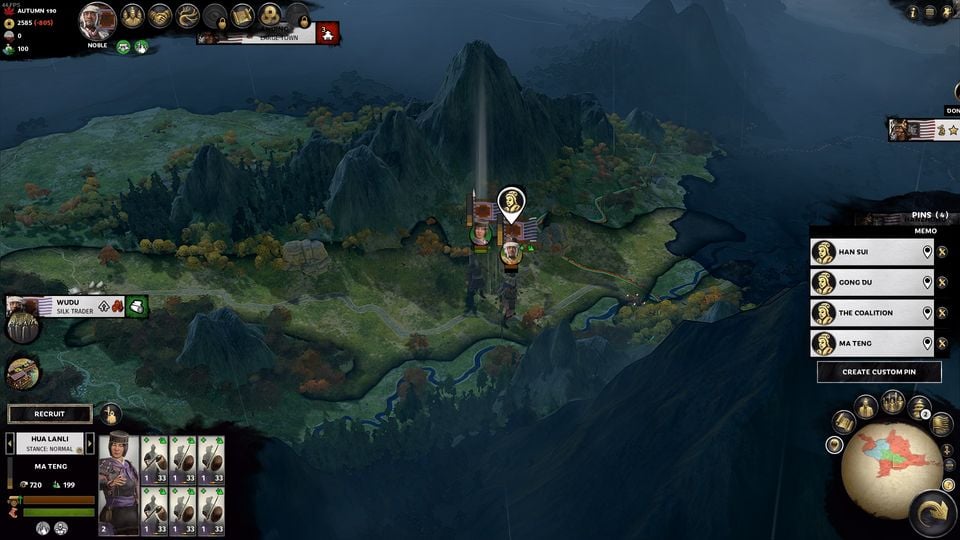
Task: Open the scroll and map icon menu
Action: pos(242,16)
